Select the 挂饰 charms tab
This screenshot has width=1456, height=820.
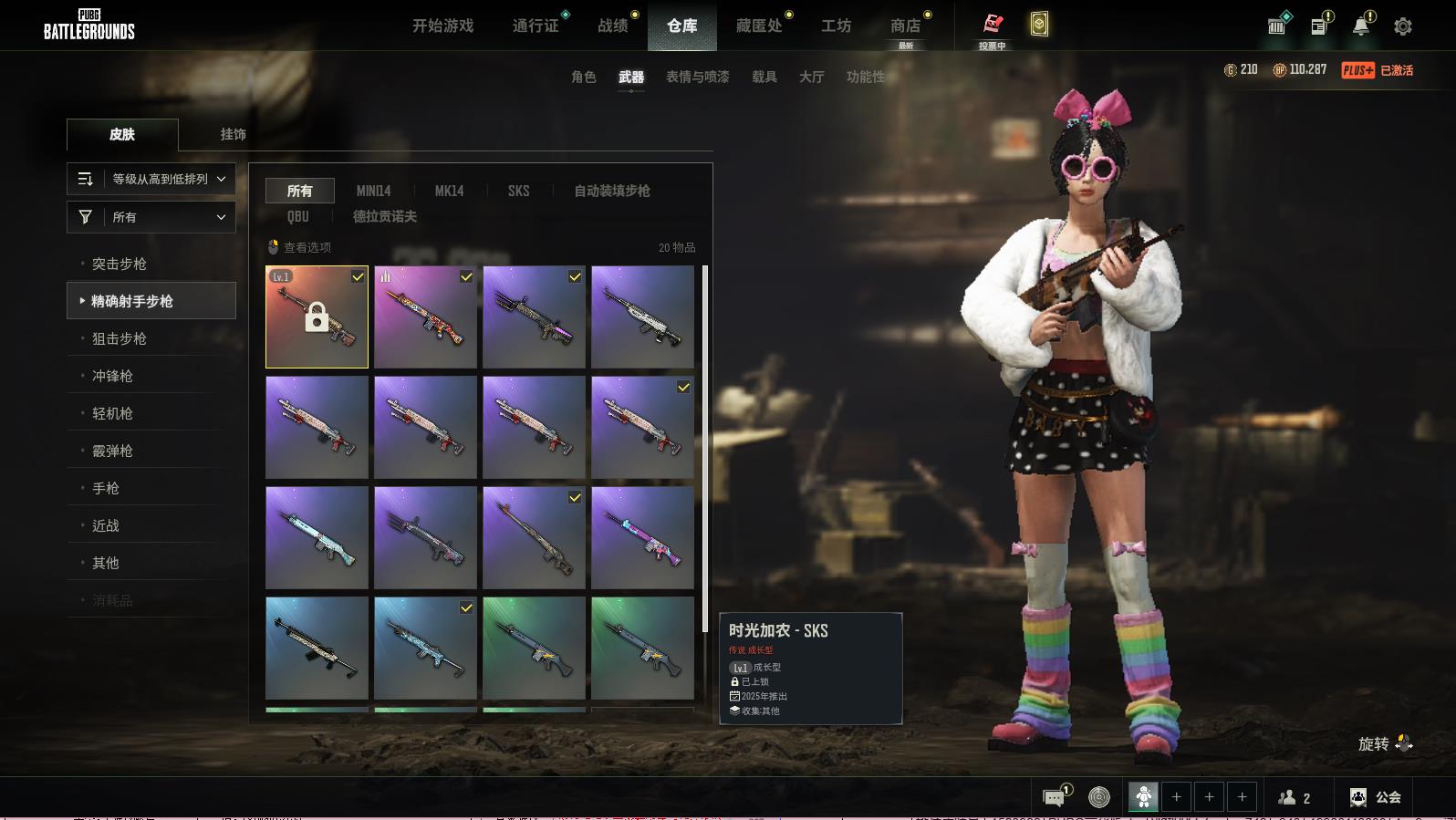[x=233, y=134]
